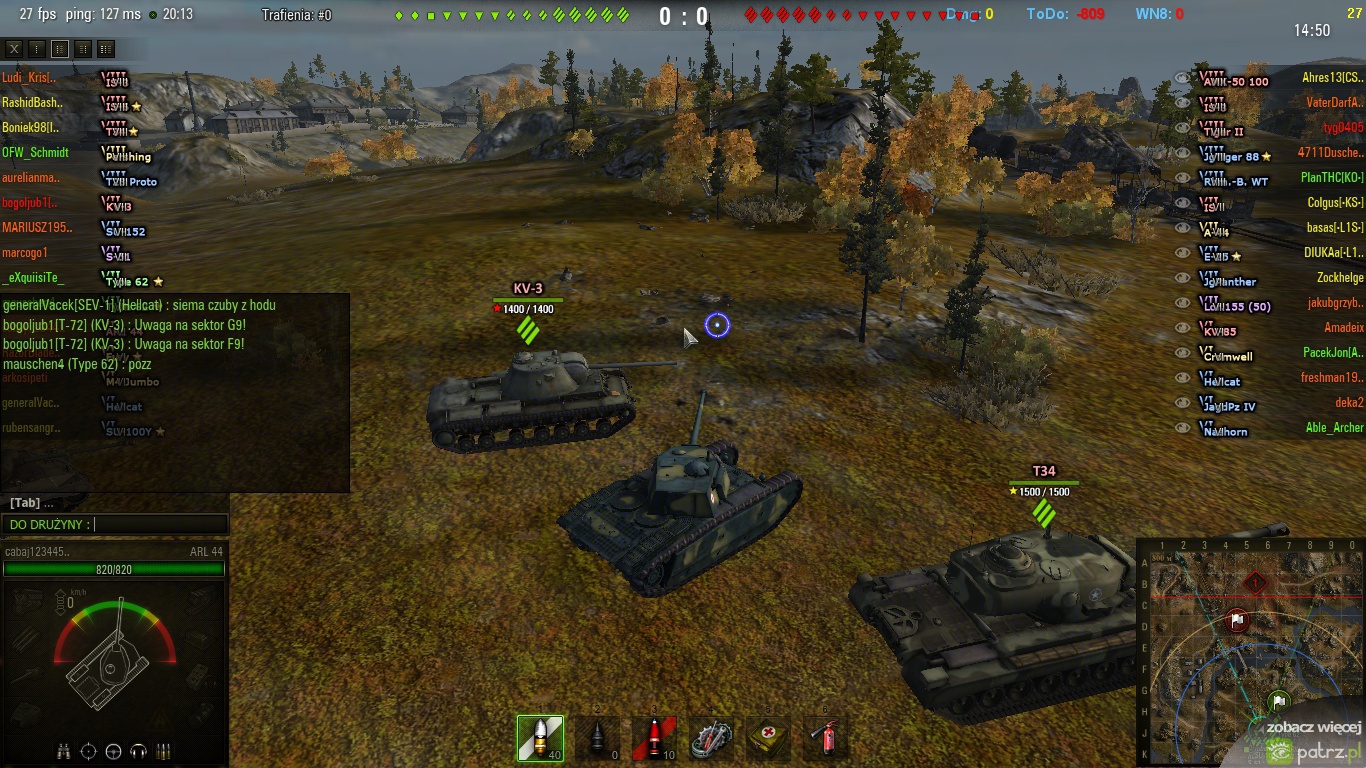Click the steering wheel driver icon
1366x768 pixels.
tap(113, 751)
